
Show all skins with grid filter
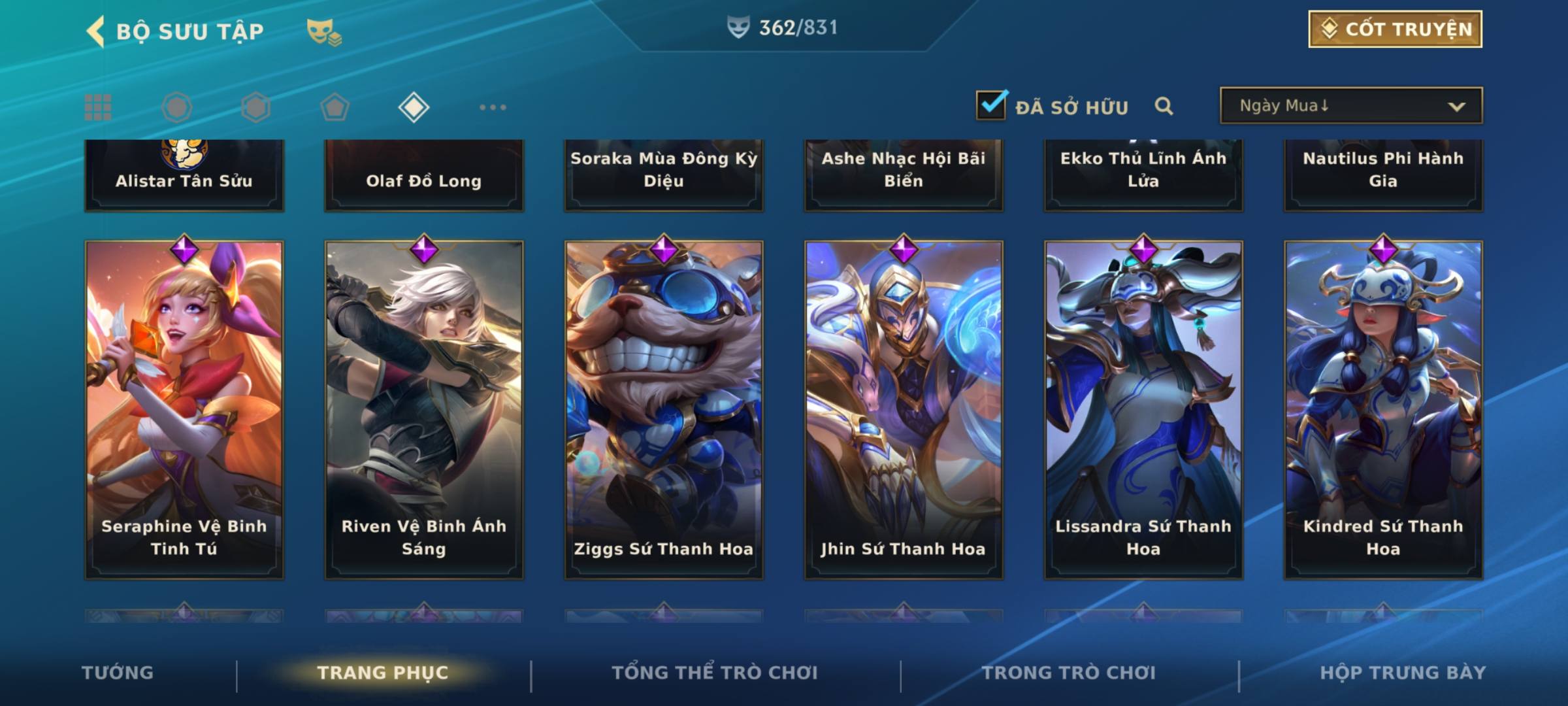point(98,107)
